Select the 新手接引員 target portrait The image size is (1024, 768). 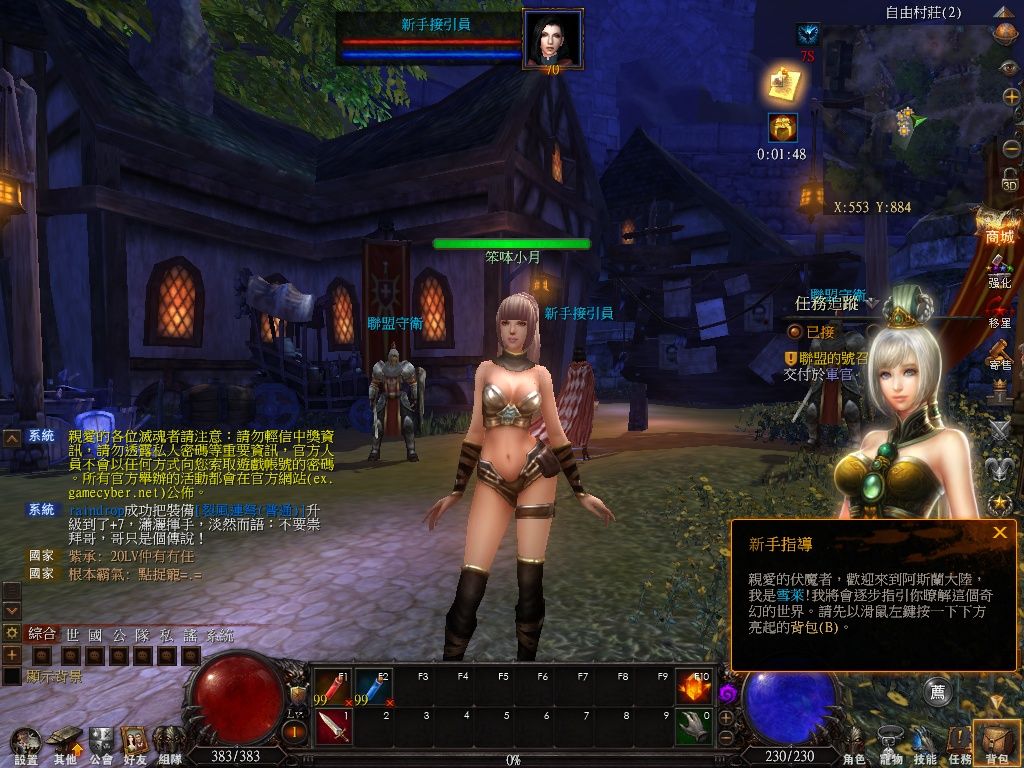coord(553,40)
